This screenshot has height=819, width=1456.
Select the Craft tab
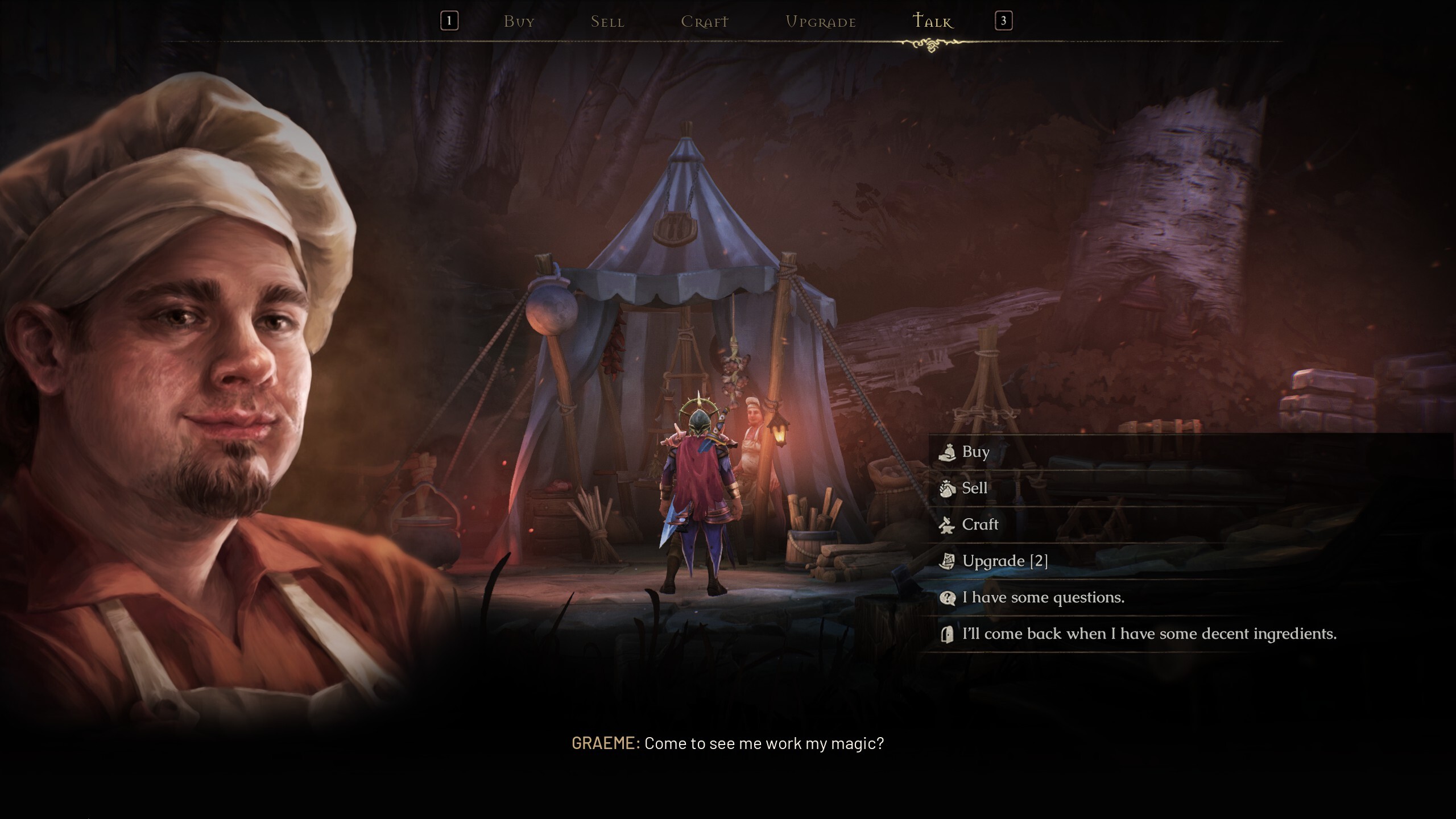tap(704, 22)
